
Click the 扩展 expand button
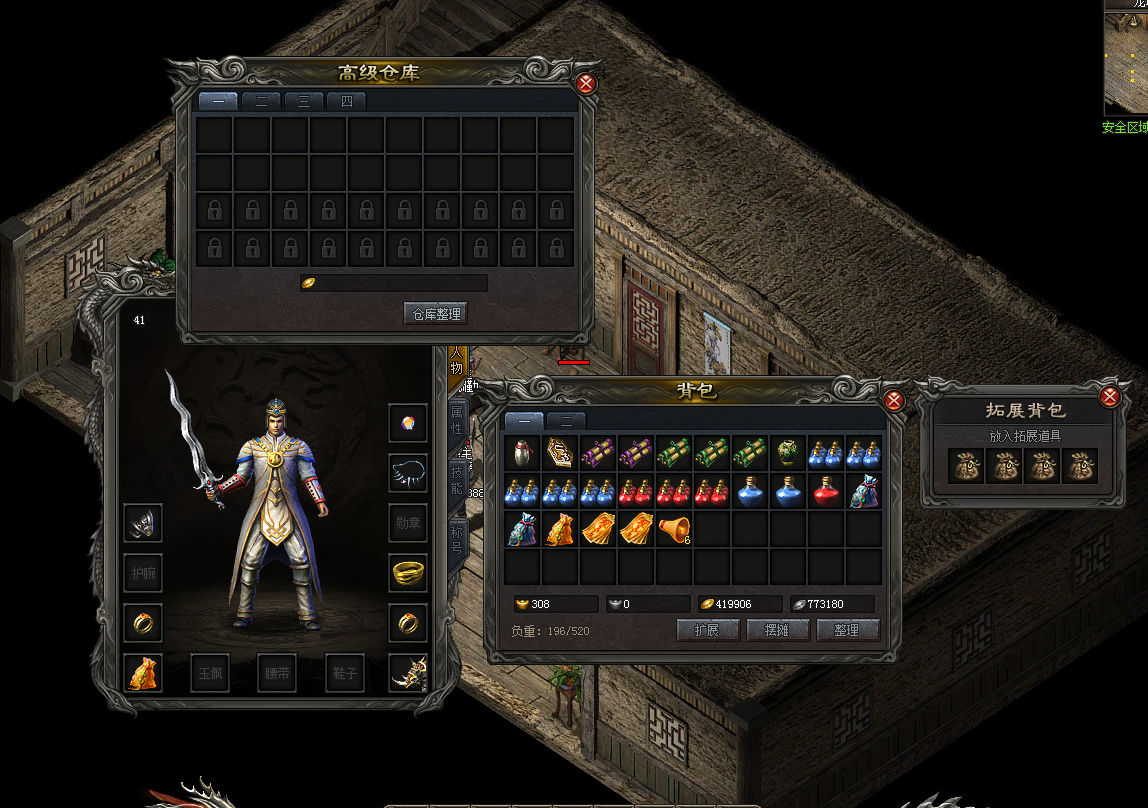(708, 630)
